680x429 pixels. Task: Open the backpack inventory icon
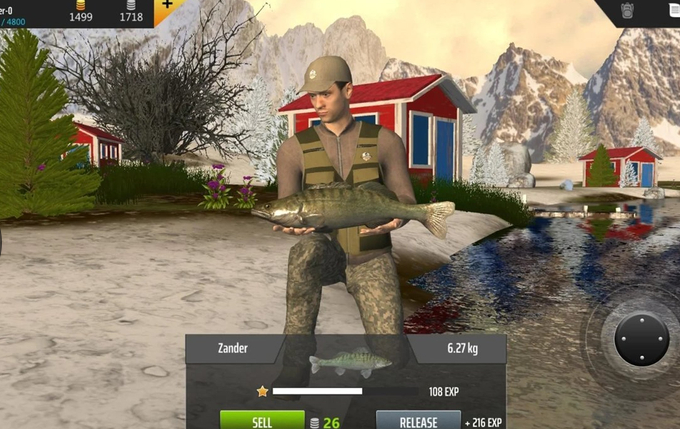point(629,10)
